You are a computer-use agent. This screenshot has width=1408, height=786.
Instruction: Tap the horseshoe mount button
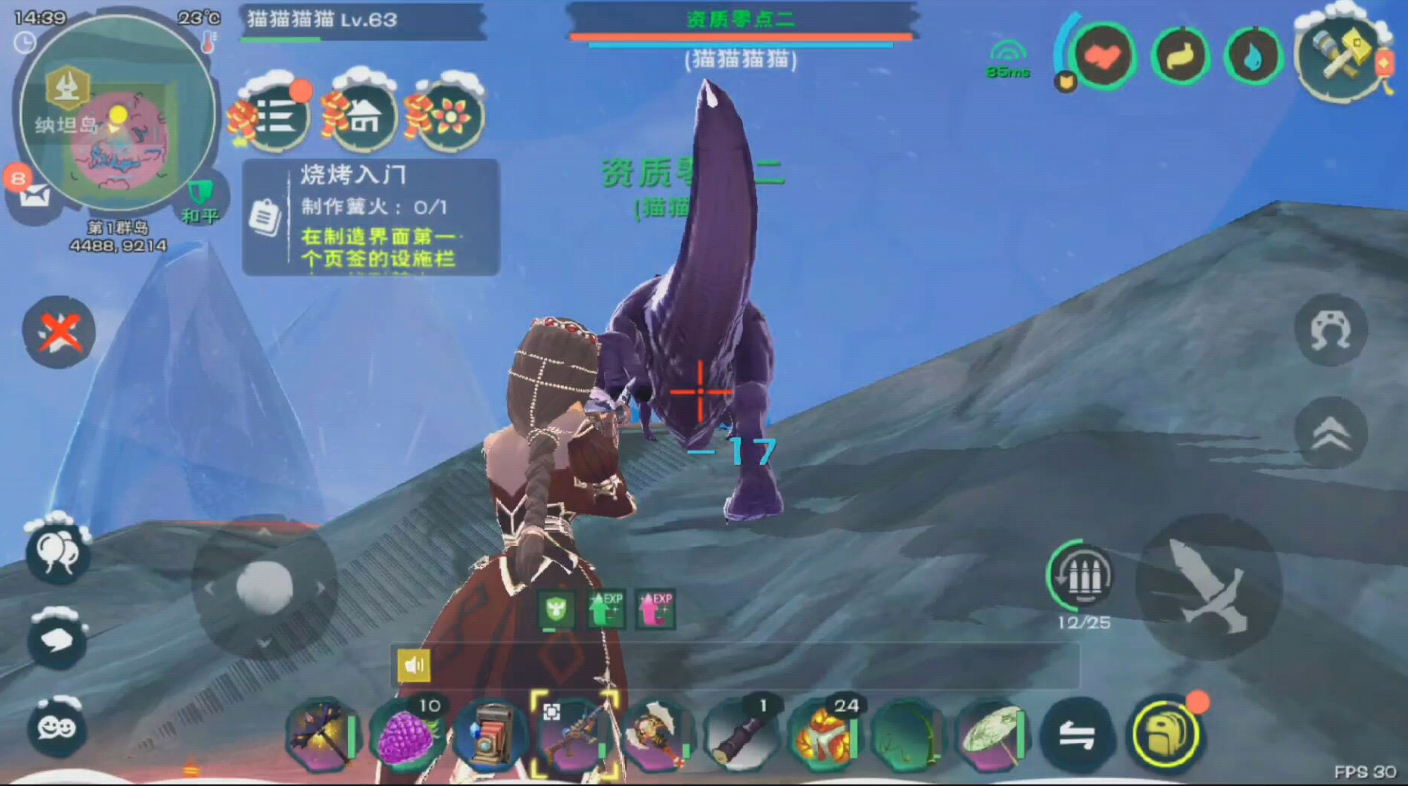click(x=1330, y=329)
